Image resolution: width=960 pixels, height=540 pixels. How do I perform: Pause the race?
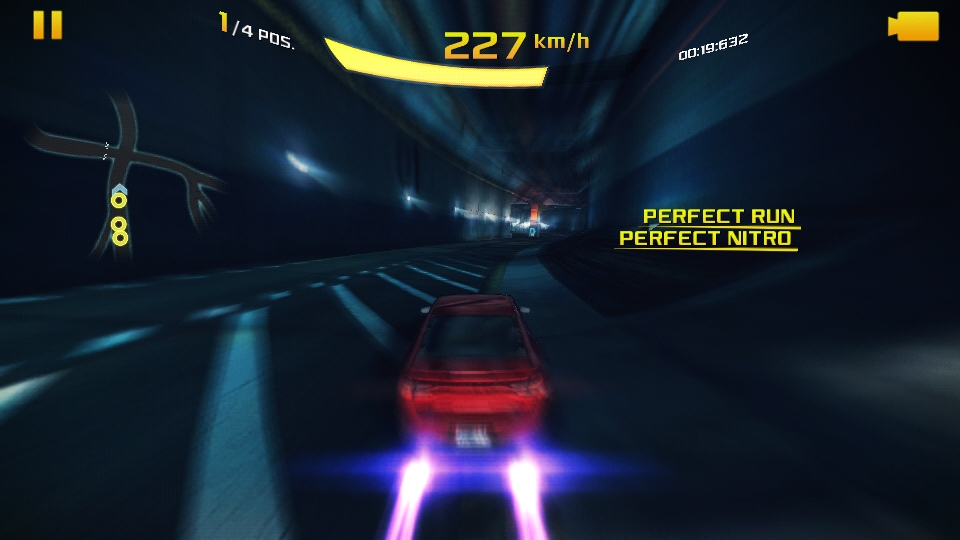47,25
